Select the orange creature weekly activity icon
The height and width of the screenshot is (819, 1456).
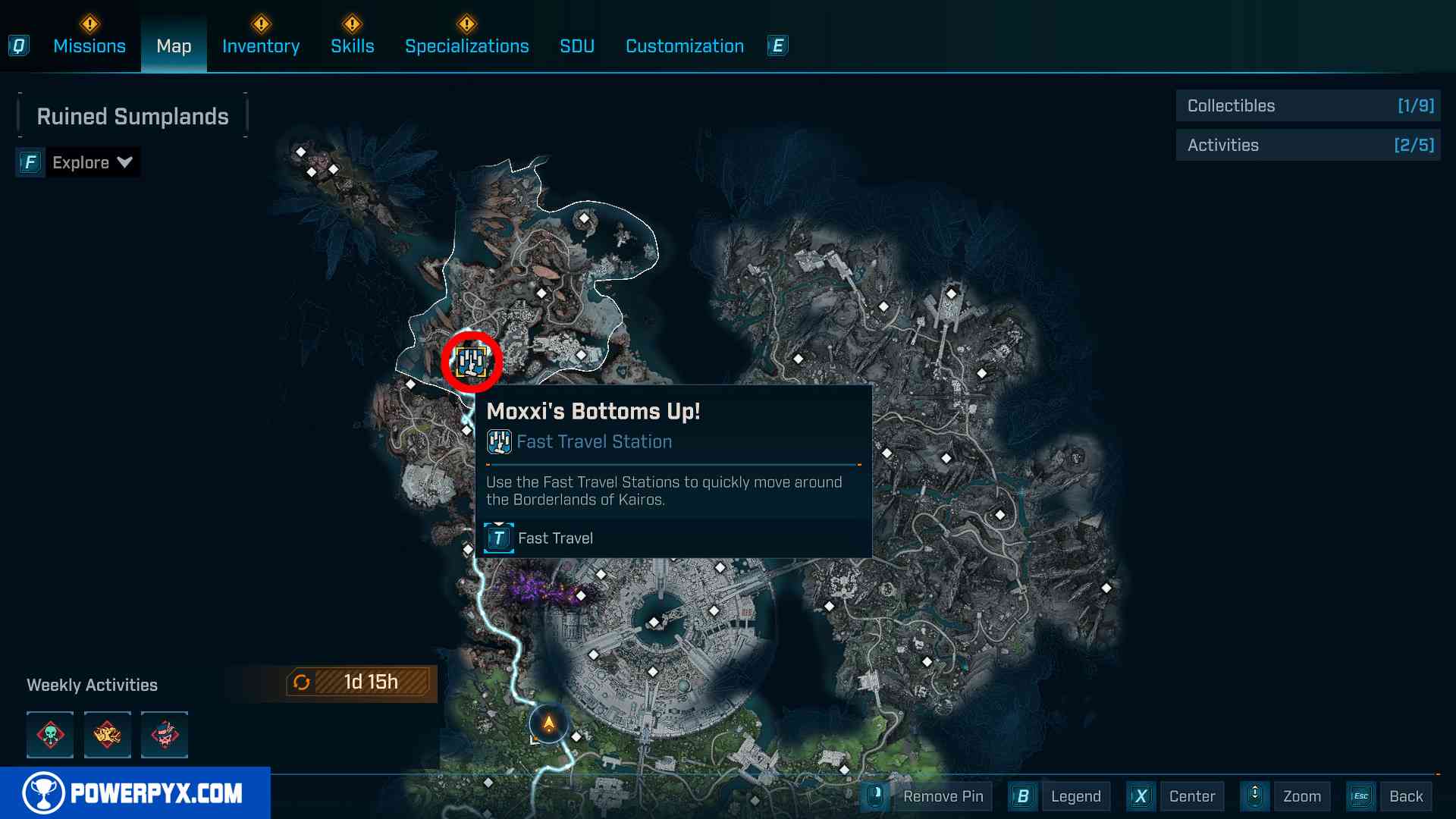tap(107, 734)
